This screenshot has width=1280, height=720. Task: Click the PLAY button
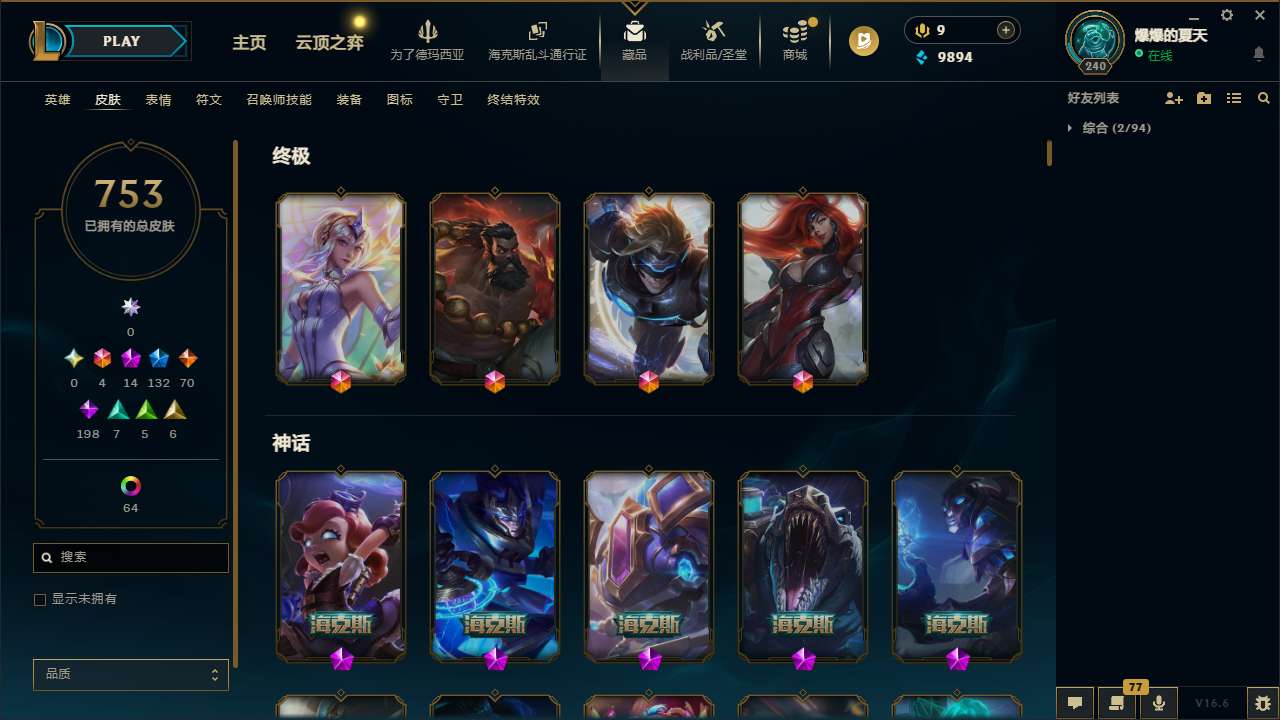pos(121,41)
